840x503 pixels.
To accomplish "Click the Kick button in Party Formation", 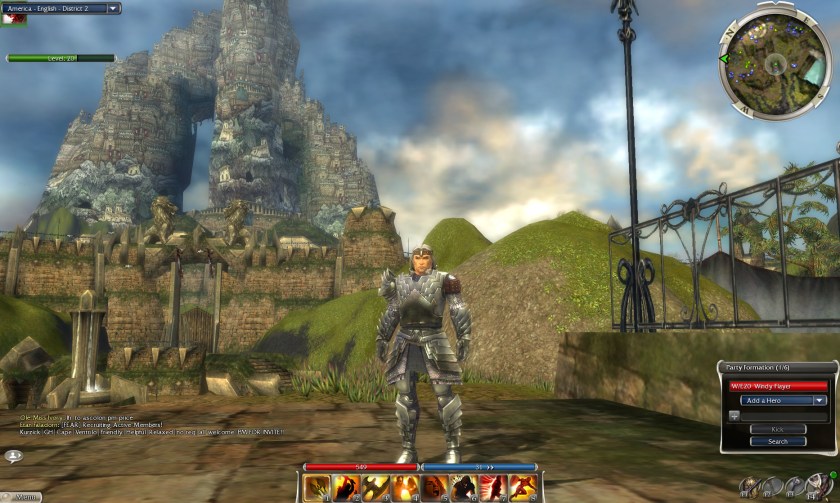I will [777, 429].
